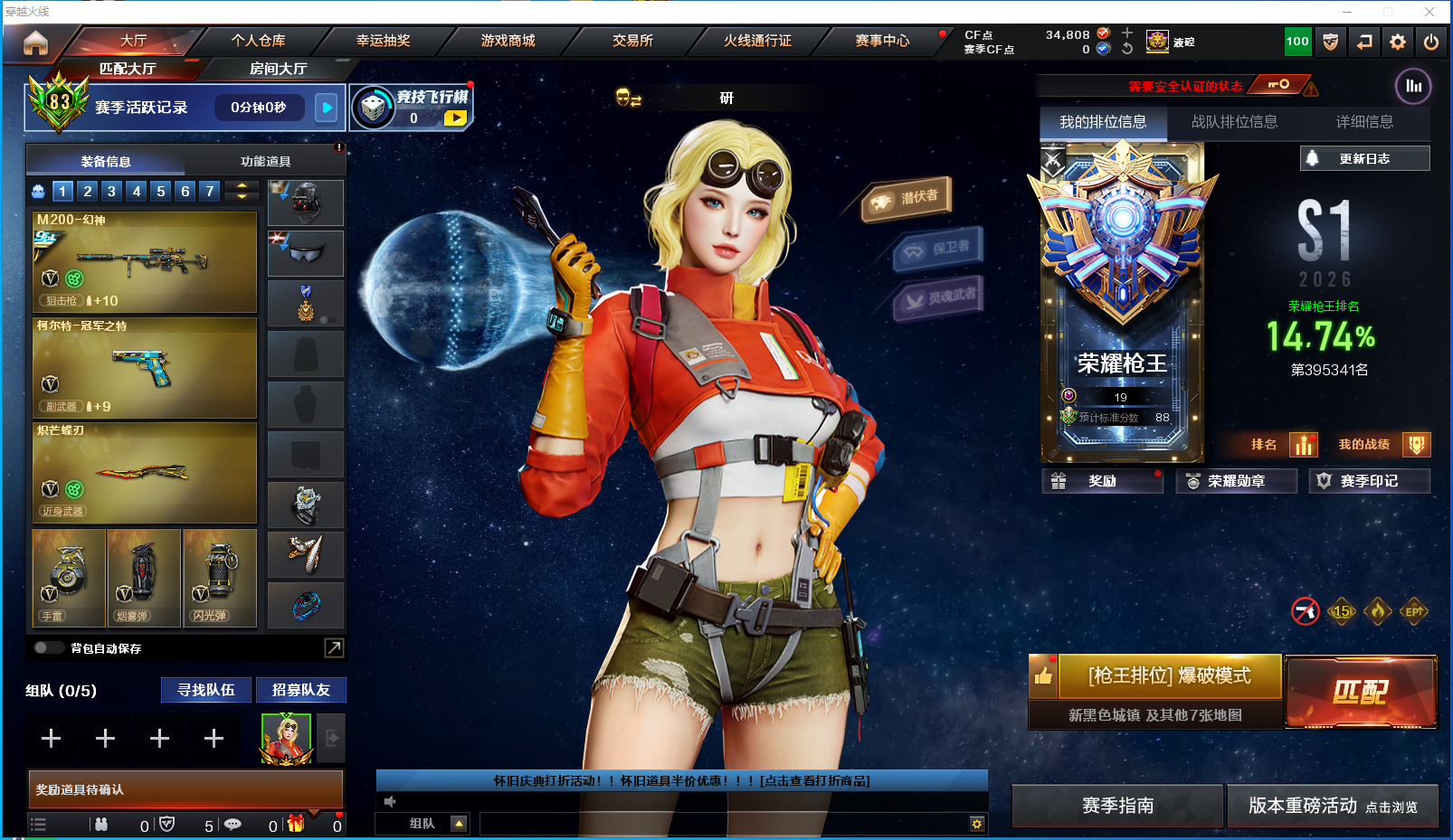Open the 赛季指南 season guide
This screenshot has height=840, width=1453.
pos(1117,806)
